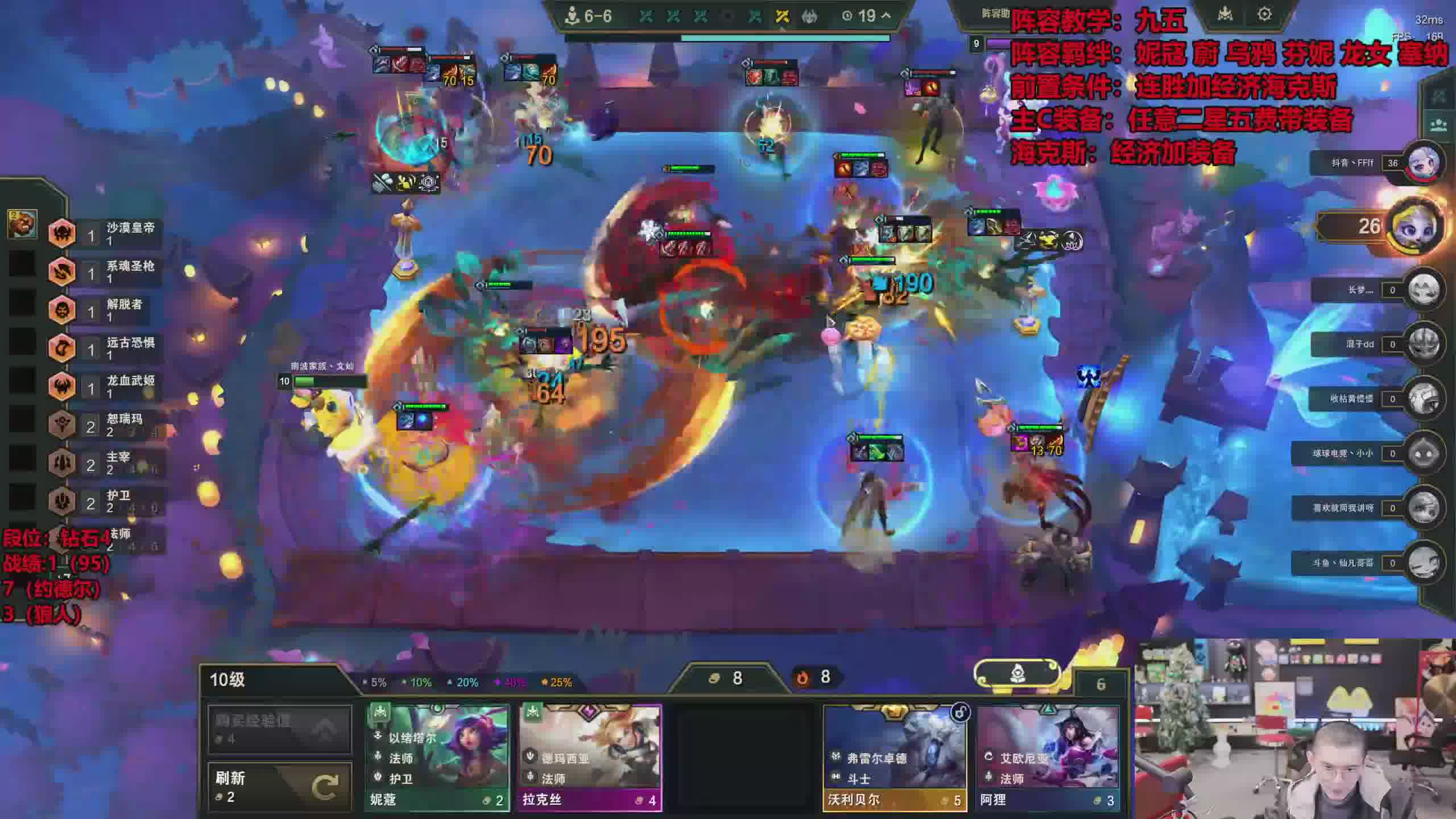Expand the stage tracker arrow next to timer
Viewport: 1456px width, 819px height.
coord(886,16)
